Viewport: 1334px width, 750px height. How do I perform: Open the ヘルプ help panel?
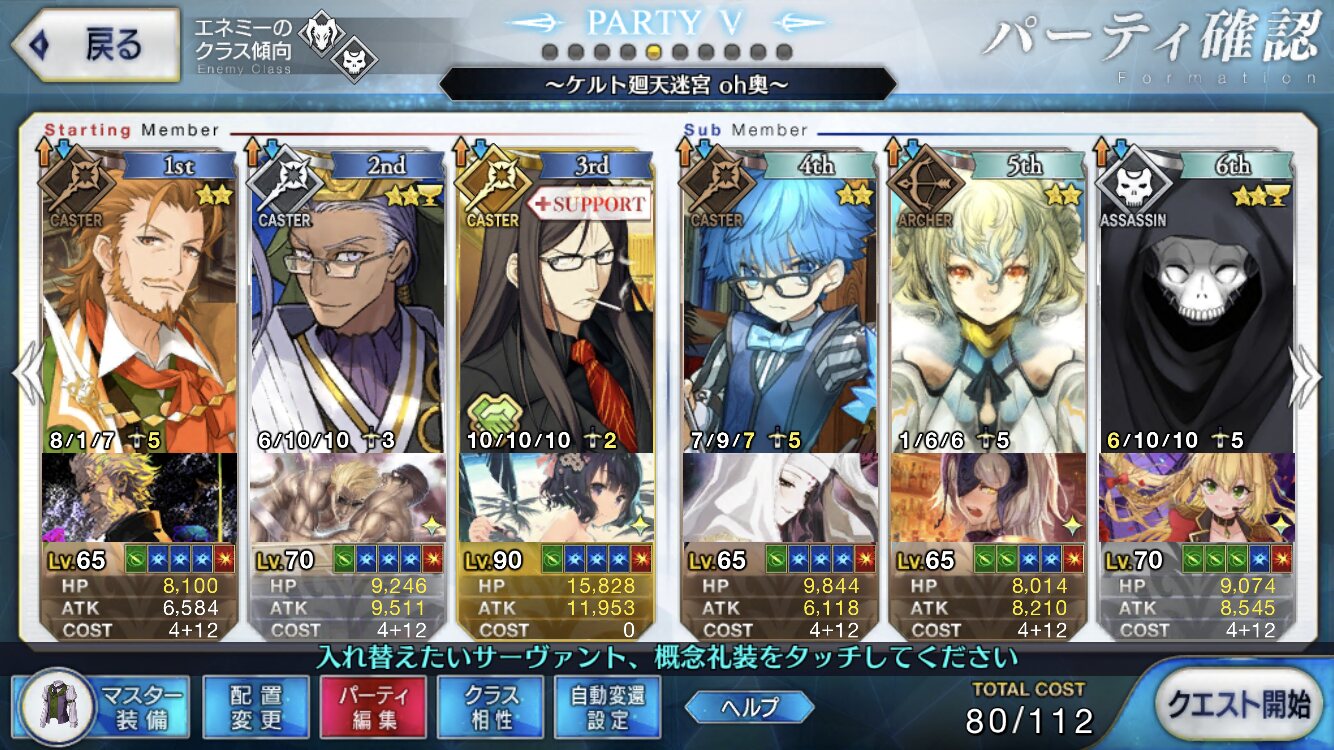pyautogui.click(x=749, y=707)
